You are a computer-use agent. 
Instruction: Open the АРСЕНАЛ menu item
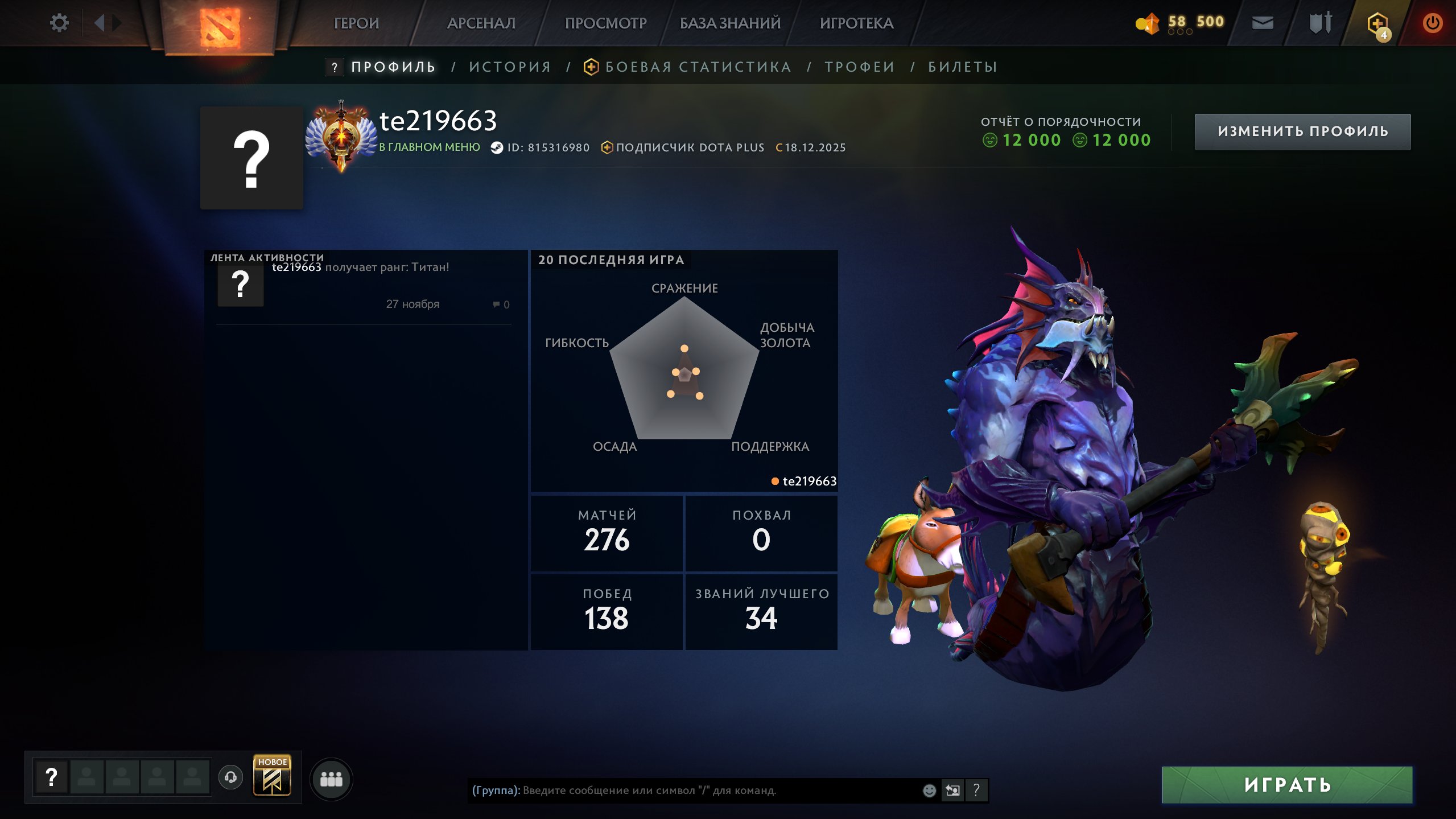tap(481, 23)
